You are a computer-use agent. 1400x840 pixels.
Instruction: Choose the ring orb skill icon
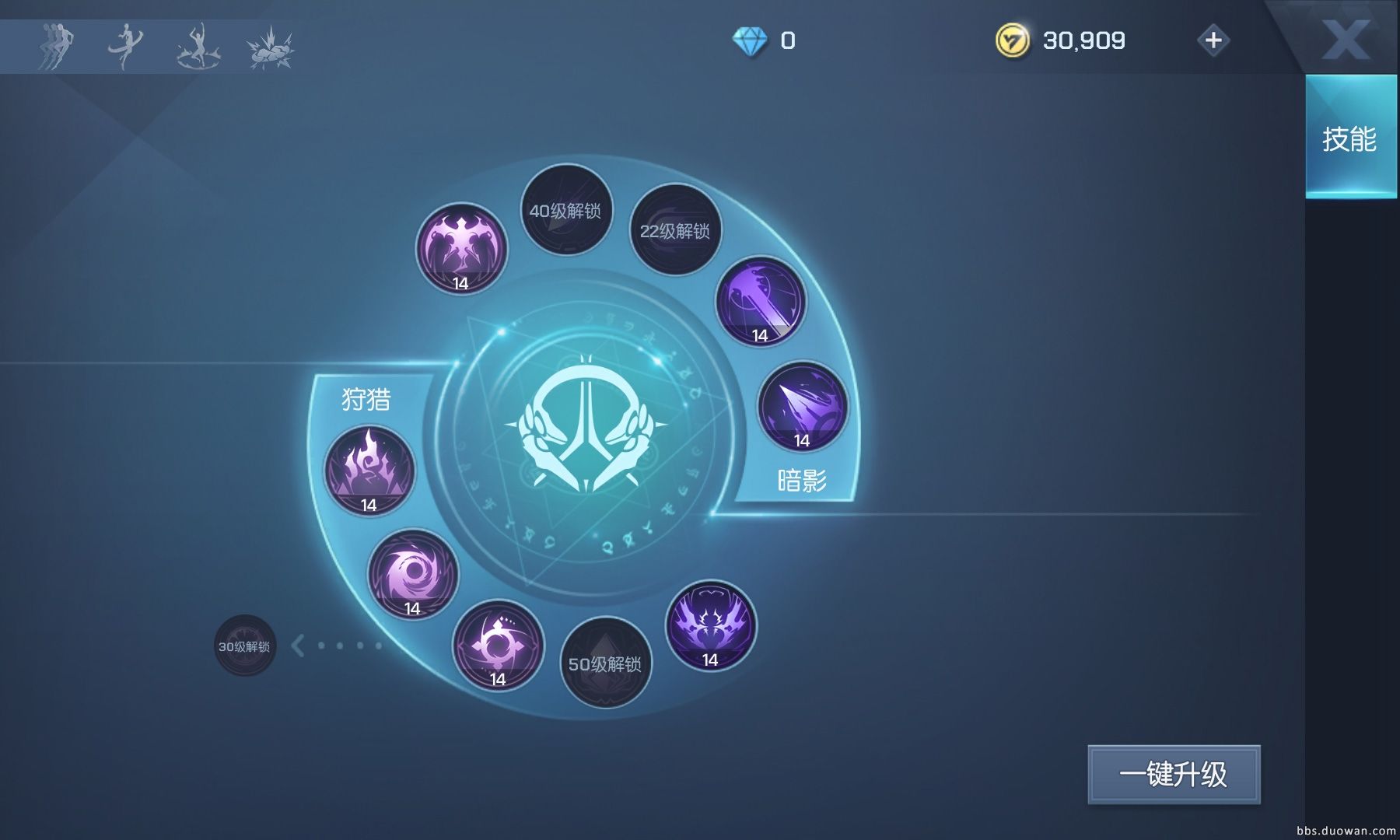[x=498, y=646]
